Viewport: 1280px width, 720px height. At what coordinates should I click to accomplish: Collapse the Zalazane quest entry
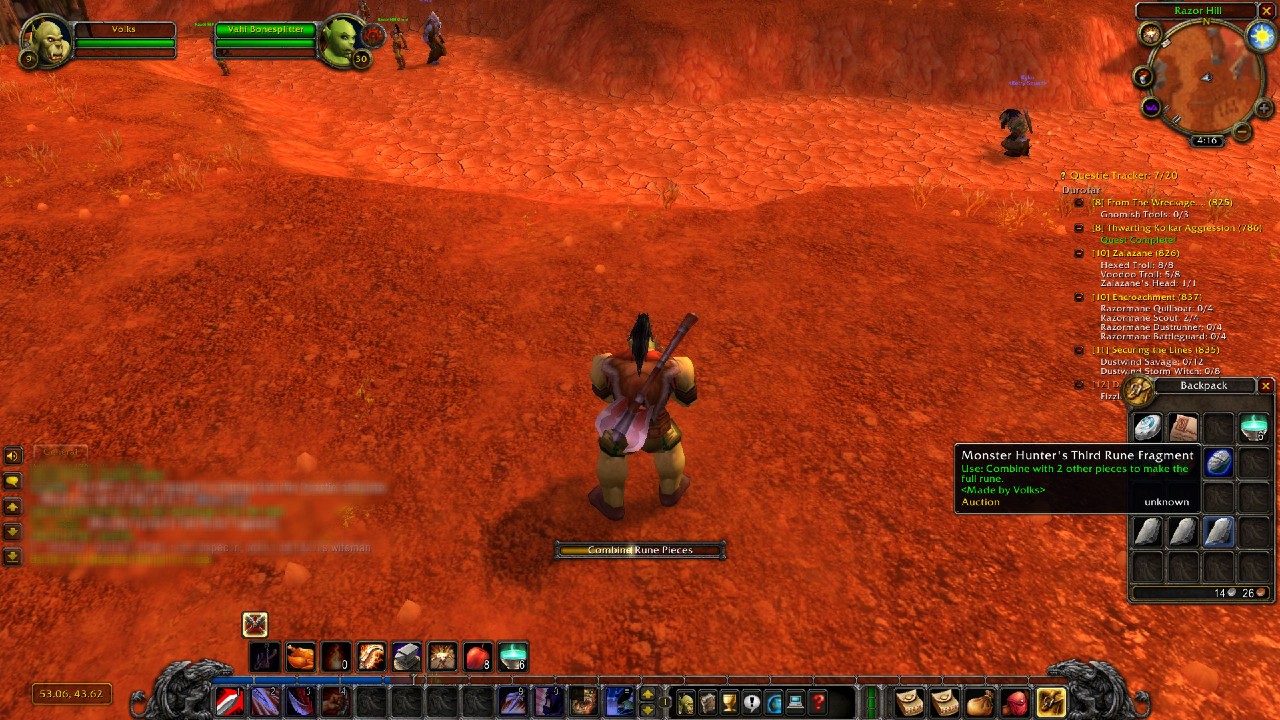click(x=1079, y=253)
